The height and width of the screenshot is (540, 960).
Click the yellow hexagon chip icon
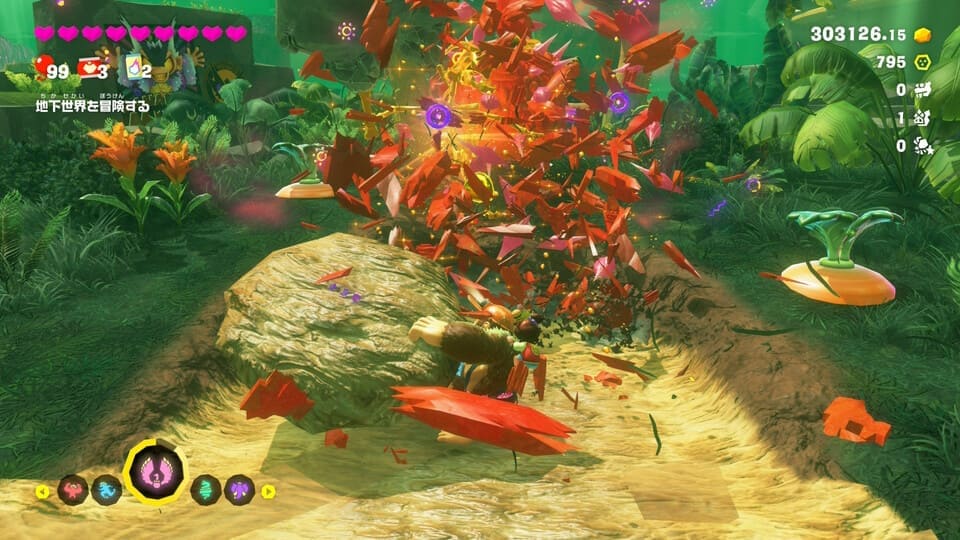click(924, 62)
